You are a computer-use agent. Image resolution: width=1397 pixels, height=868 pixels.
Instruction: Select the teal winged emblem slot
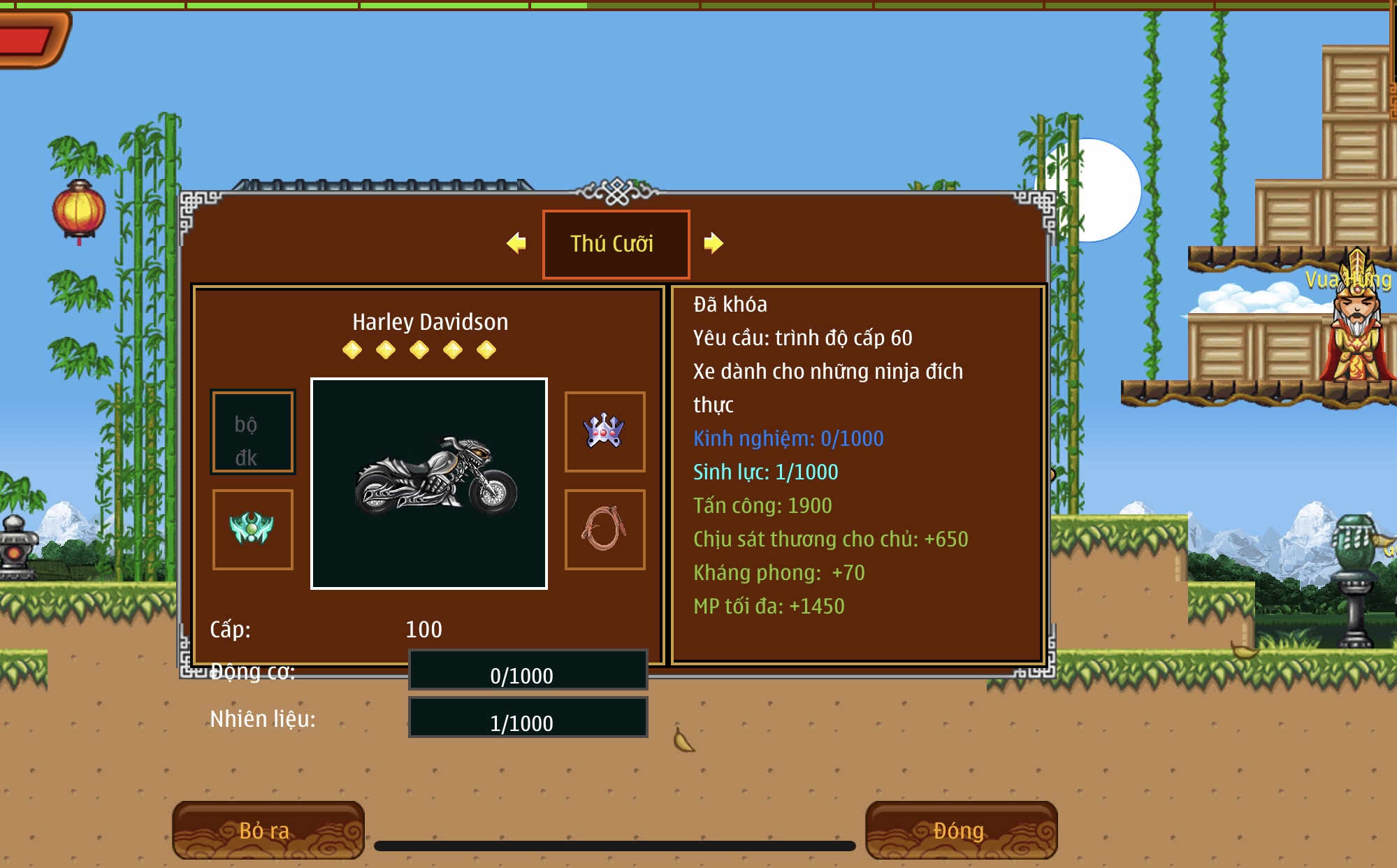tap(253, 529)
